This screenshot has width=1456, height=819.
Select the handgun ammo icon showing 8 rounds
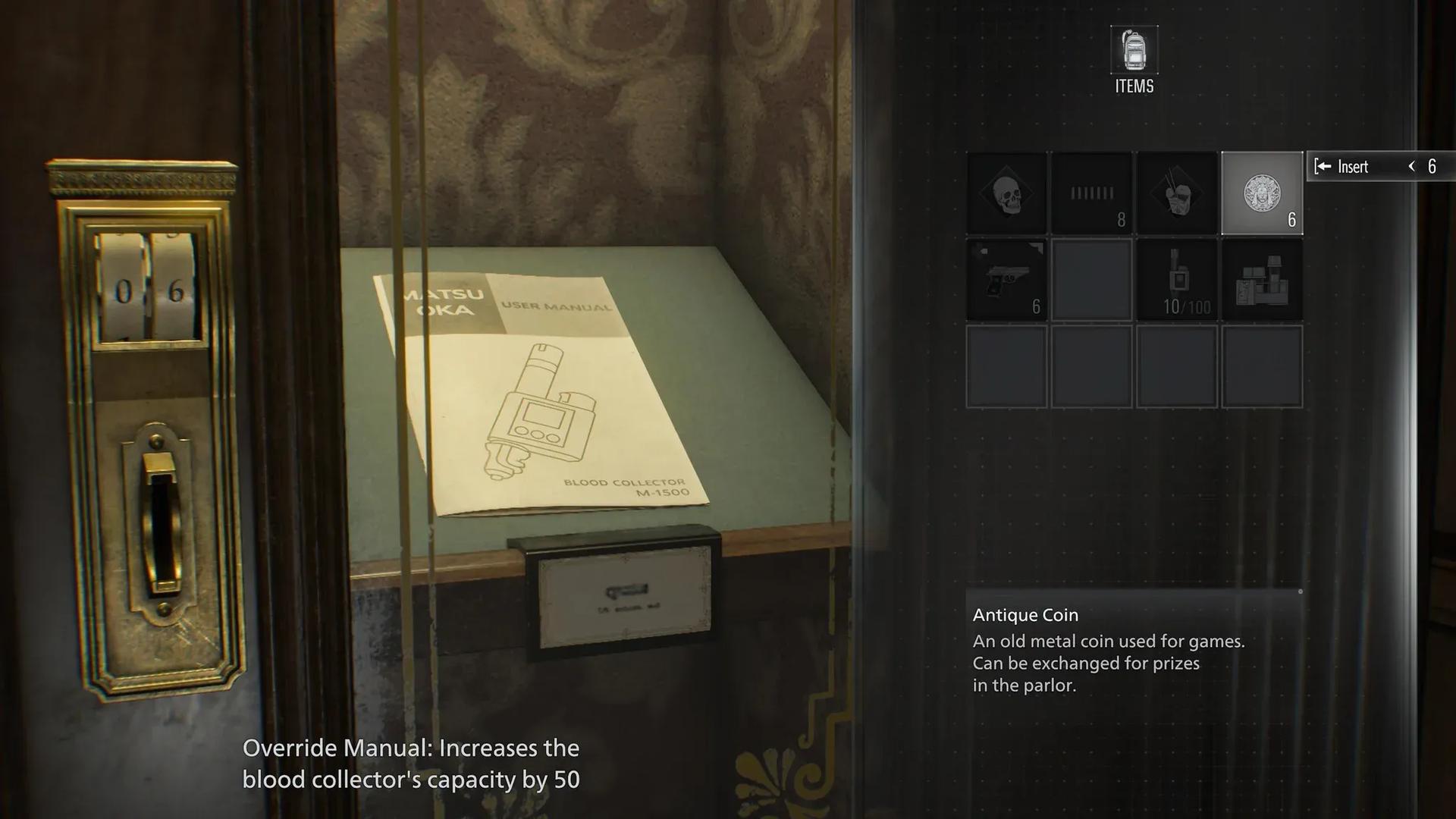click(1091, 192)
